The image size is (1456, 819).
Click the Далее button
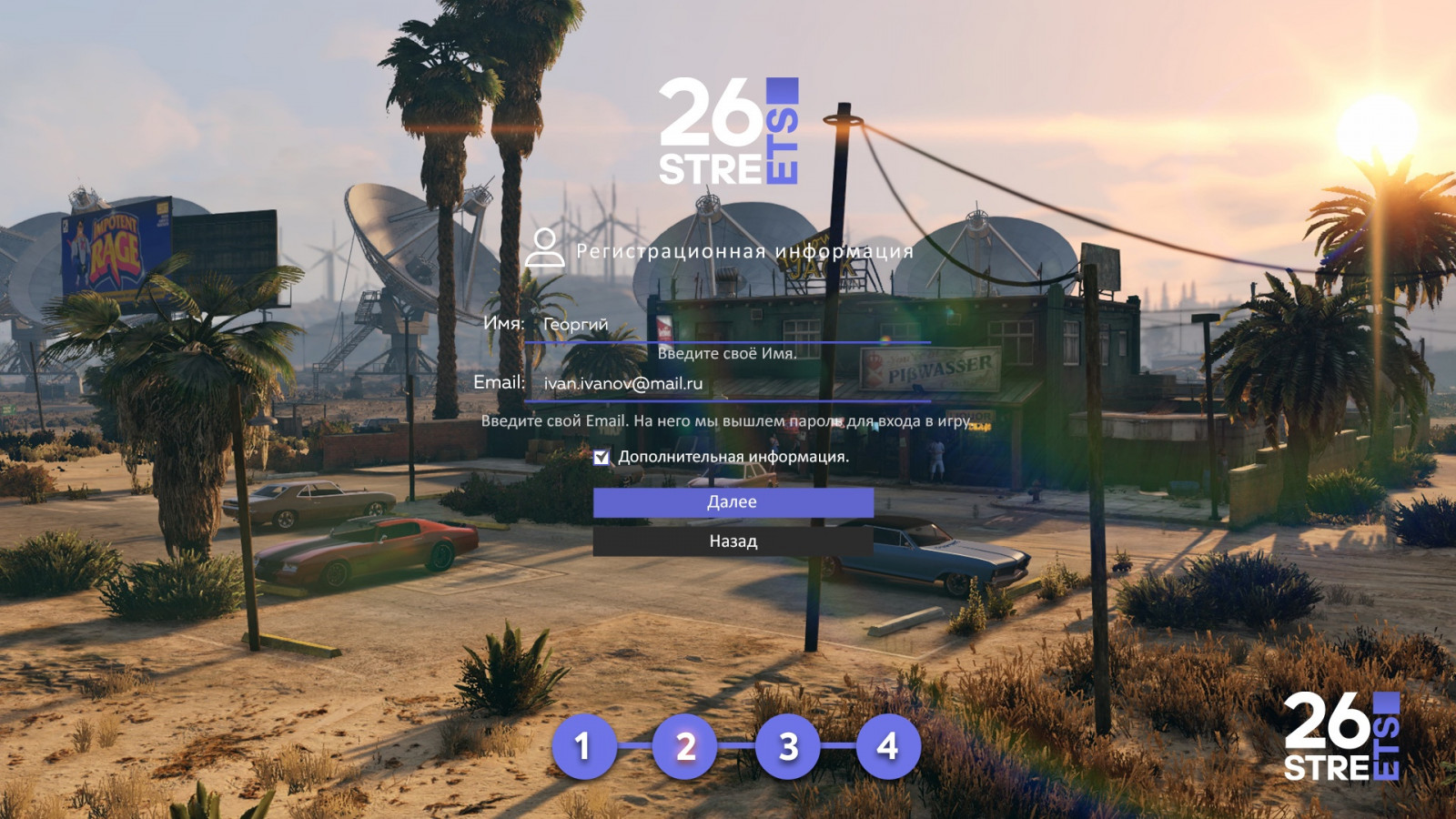tap(733, 502)
